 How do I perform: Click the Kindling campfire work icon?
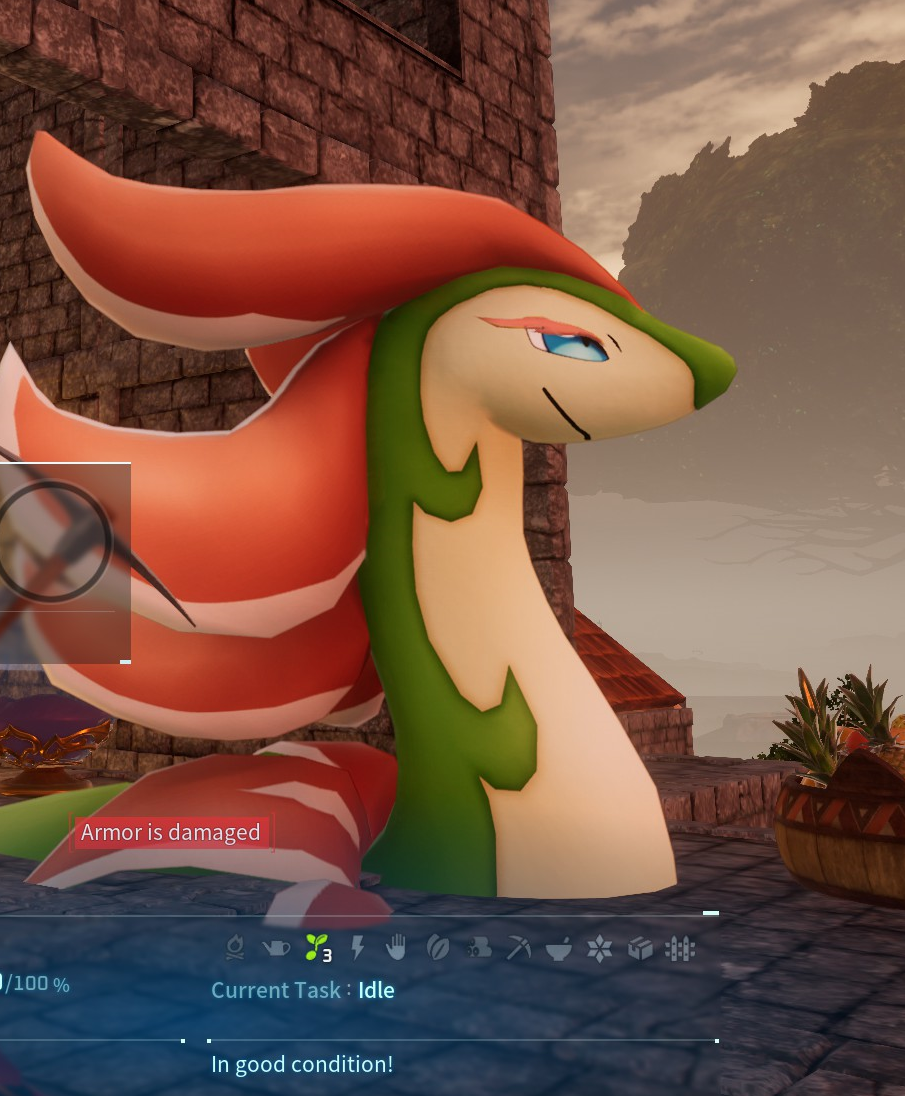pos(235,947)
